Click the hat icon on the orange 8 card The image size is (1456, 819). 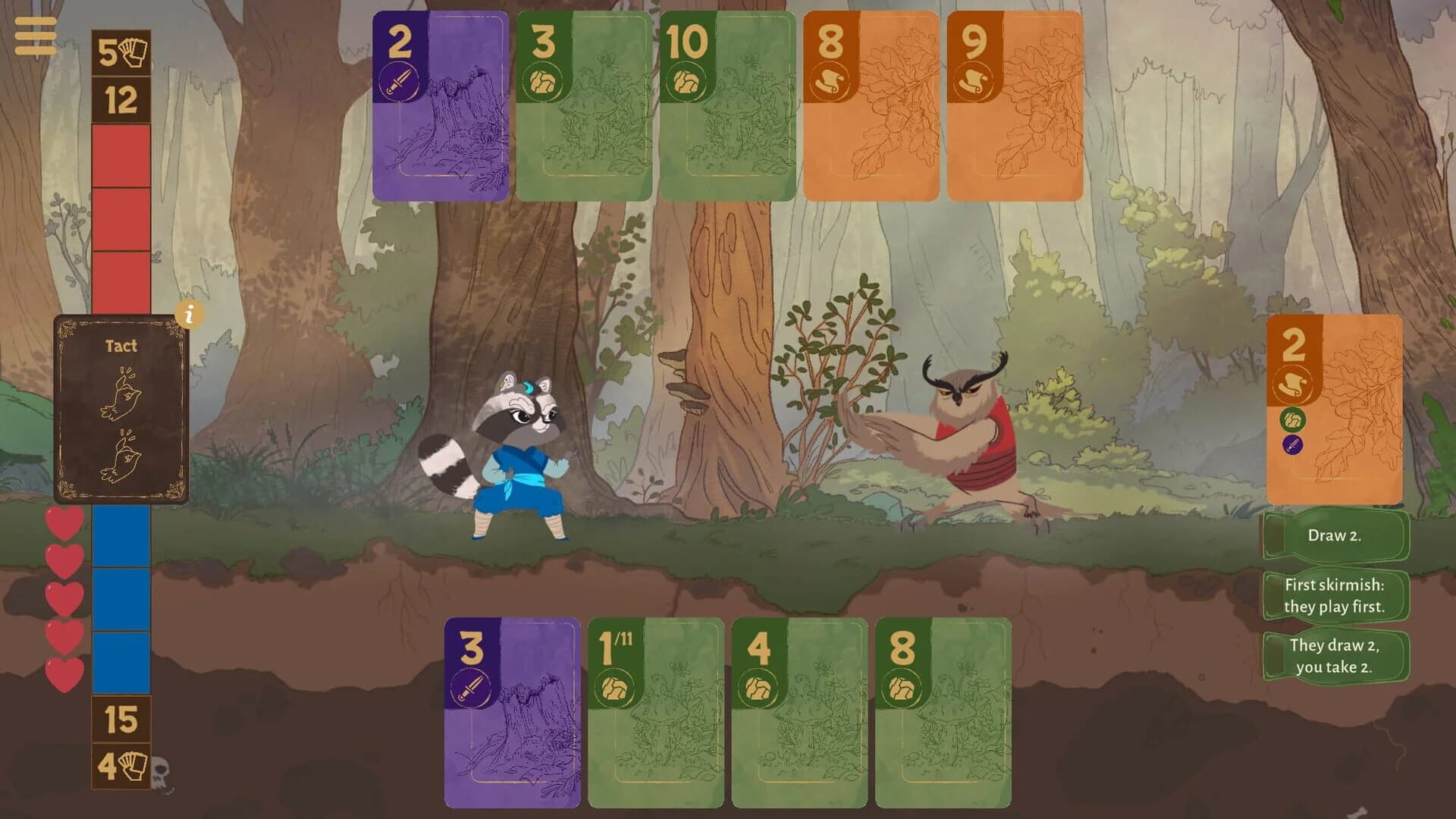[x=831, y=79]
